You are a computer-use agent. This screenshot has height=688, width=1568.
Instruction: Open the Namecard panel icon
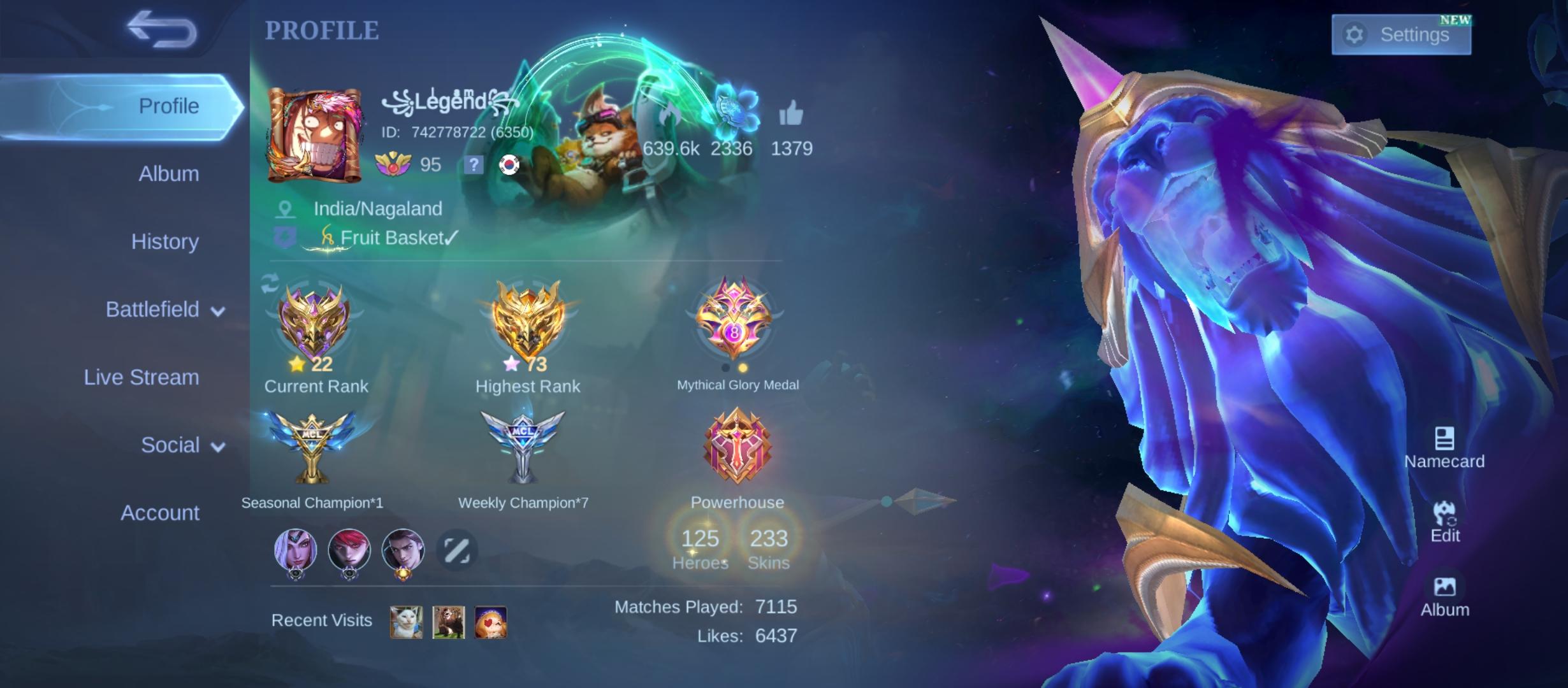1444,437
